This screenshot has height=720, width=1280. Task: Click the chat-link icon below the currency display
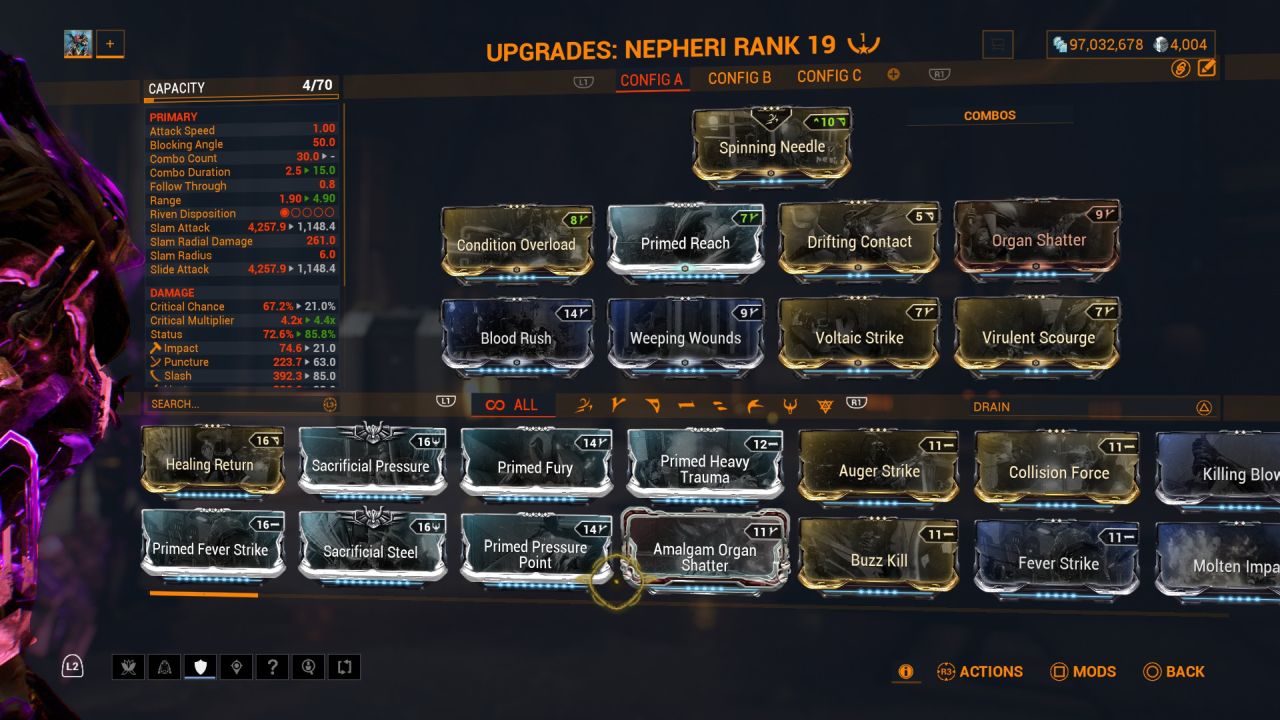[x=1179, y=68]
